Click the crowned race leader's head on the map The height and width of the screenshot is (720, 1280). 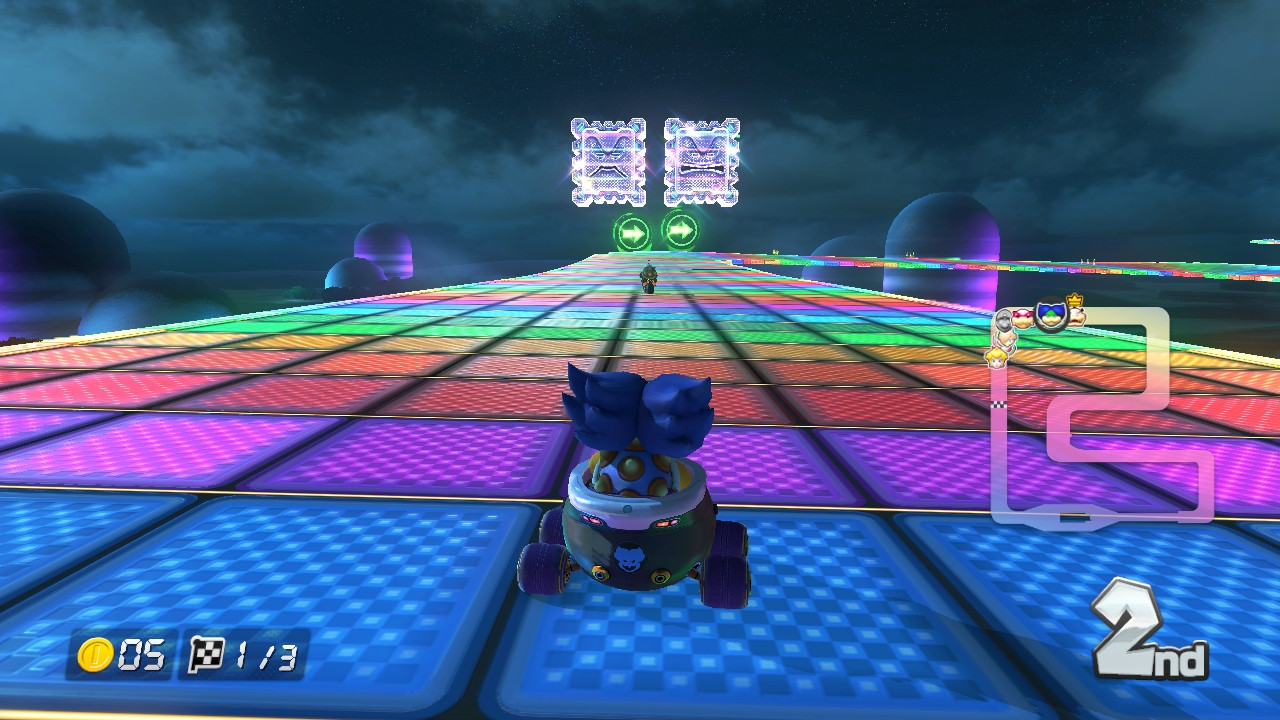point(1075,315)
